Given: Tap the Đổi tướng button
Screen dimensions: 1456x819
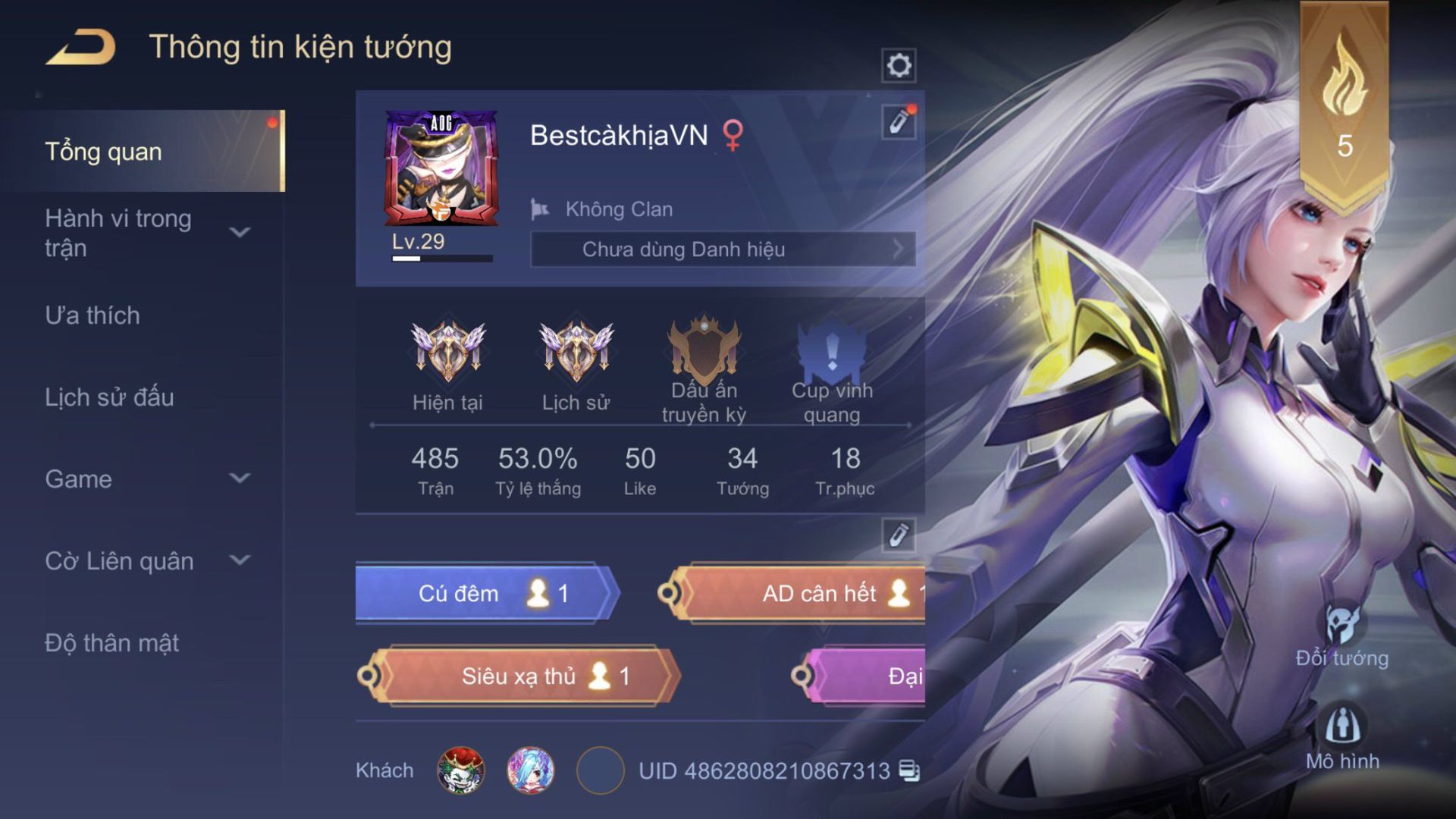Looking at the screenshot, I should [1342, 637].
